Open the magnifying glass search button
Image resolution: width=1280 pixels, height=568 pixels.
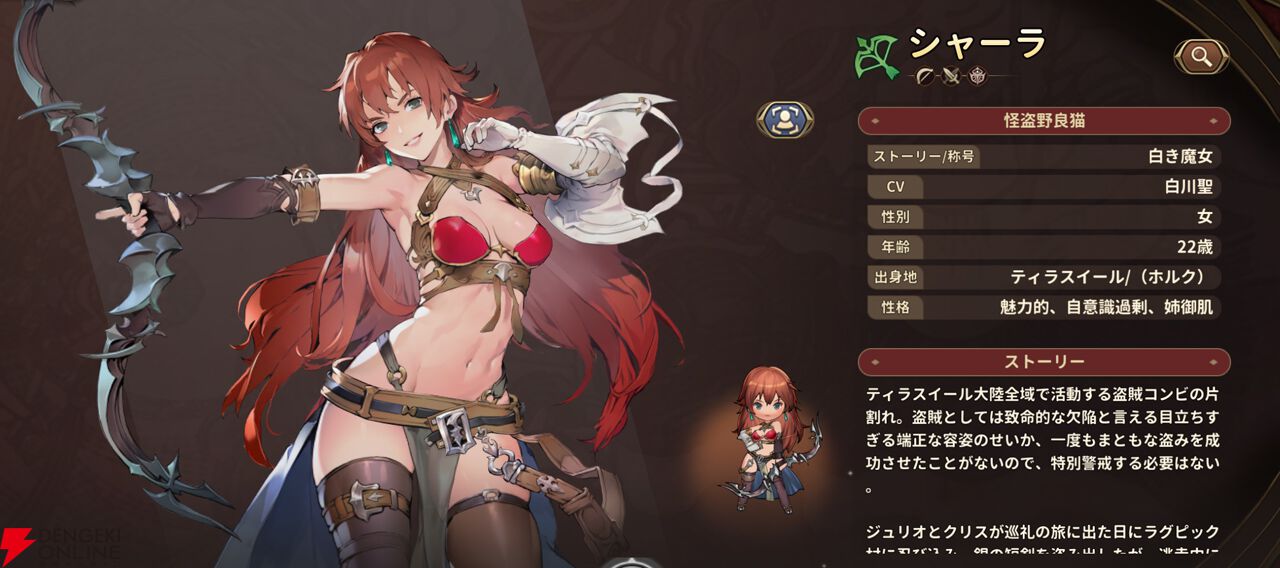[x=1201, y=57]
